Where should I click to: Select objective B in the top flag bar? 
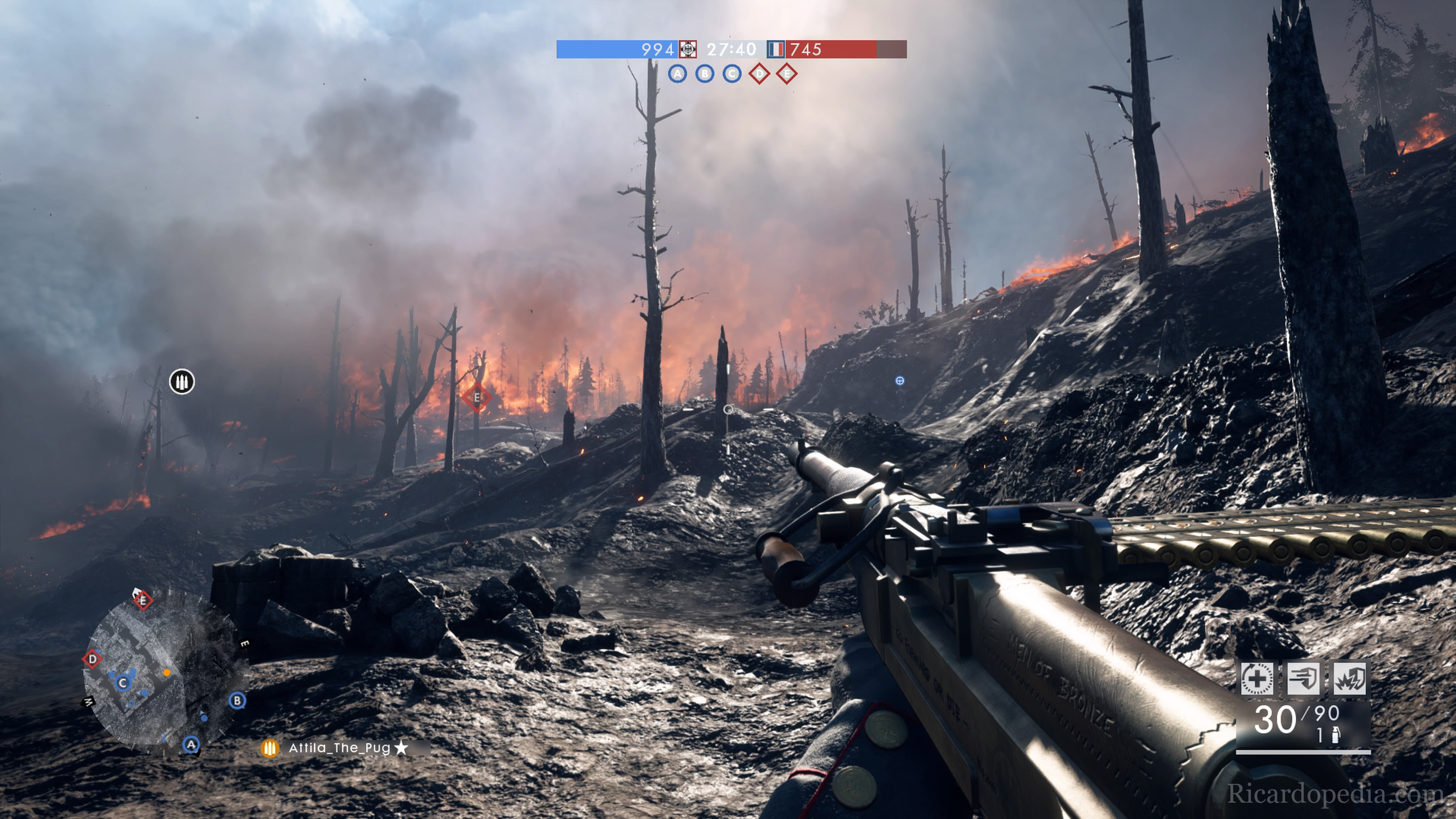click(x=704, y=74)
